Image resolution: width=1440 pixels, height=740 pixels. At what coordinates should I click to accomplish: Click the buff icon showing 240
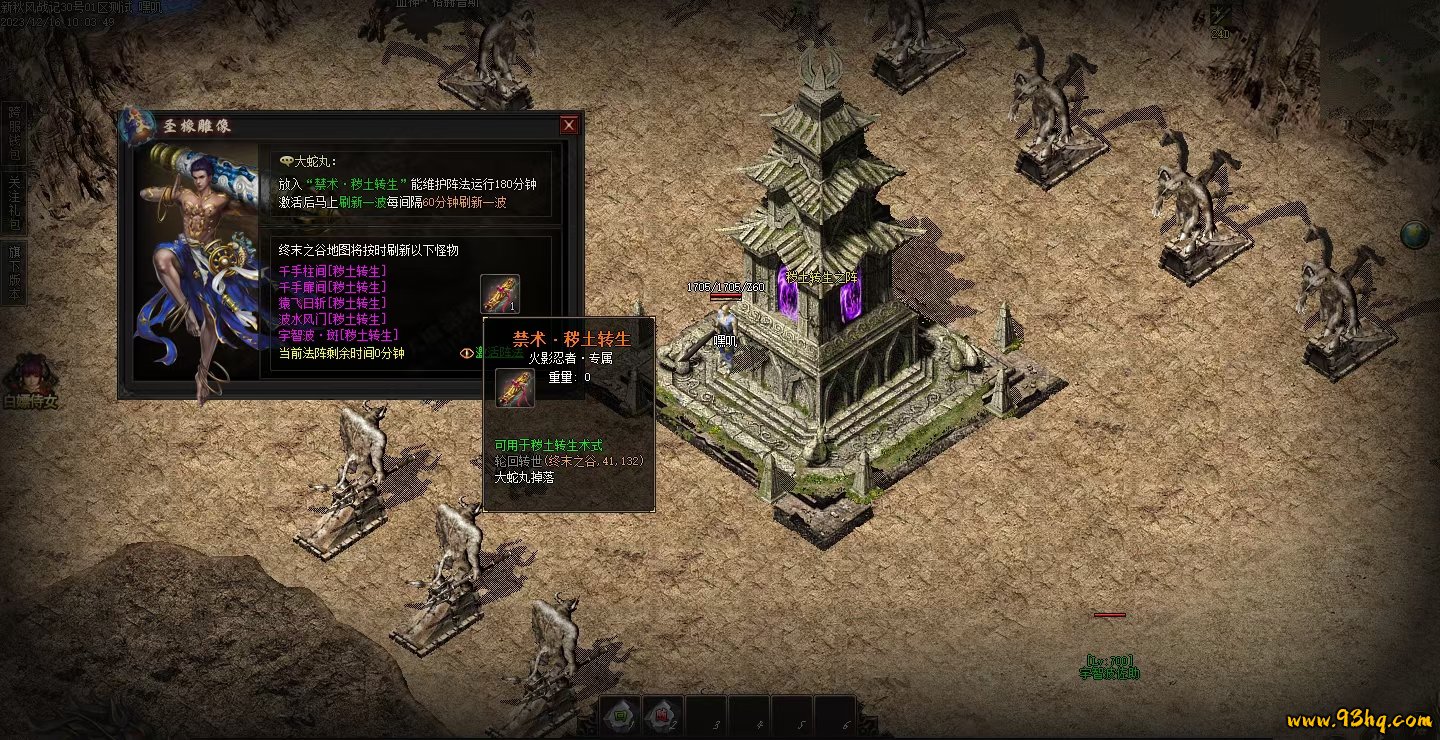pos(1221,18)
